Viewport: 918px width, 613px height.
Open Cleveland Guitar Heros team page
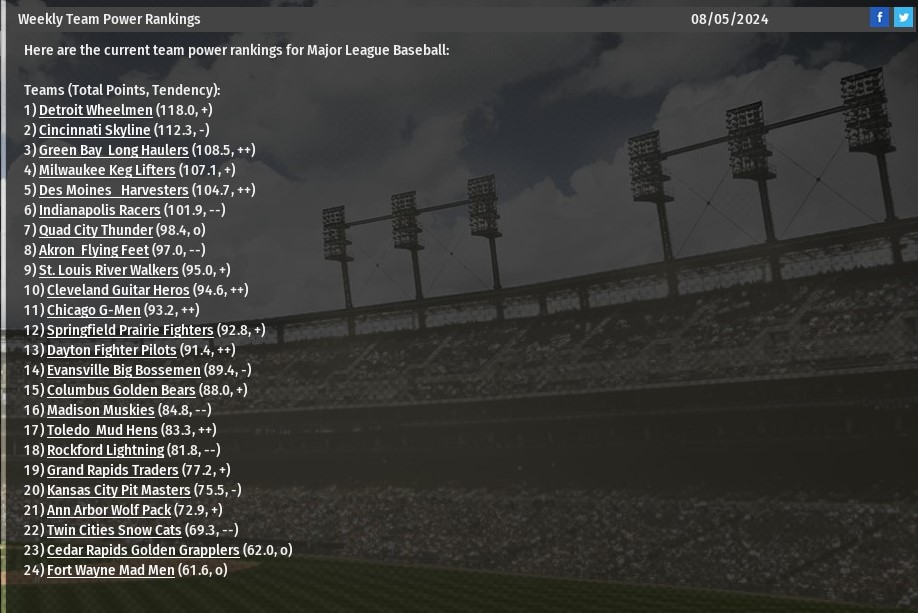[118, 290]
